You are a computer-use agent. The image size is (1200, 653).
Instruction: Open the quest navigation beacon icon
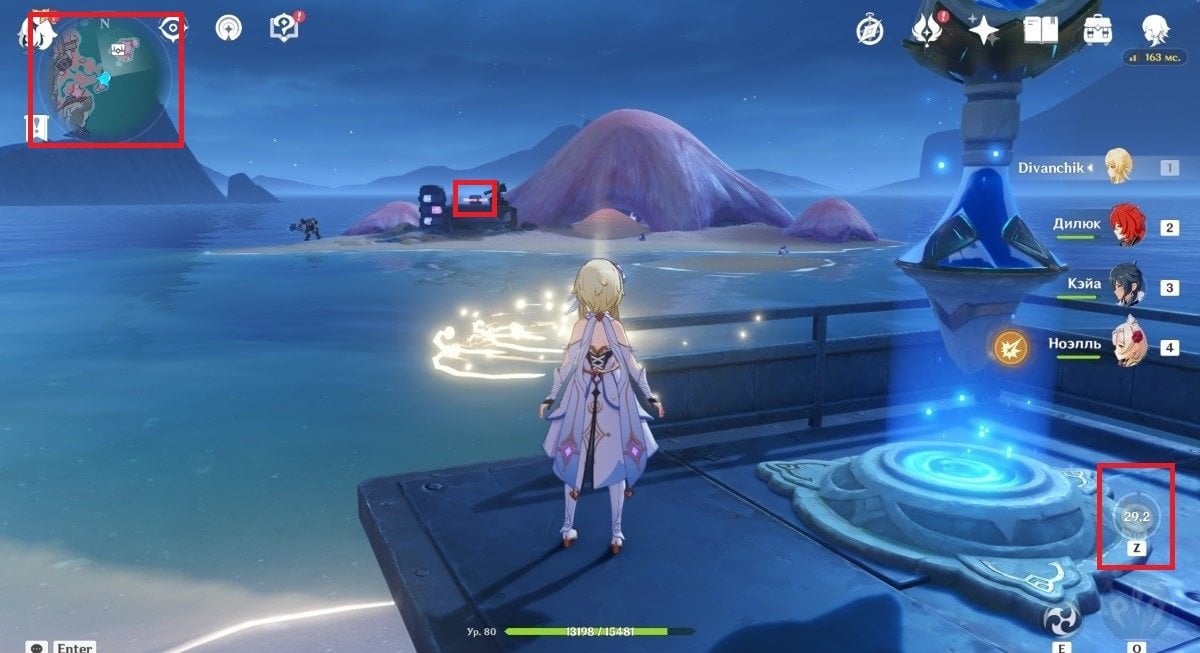tap(229, 28)
